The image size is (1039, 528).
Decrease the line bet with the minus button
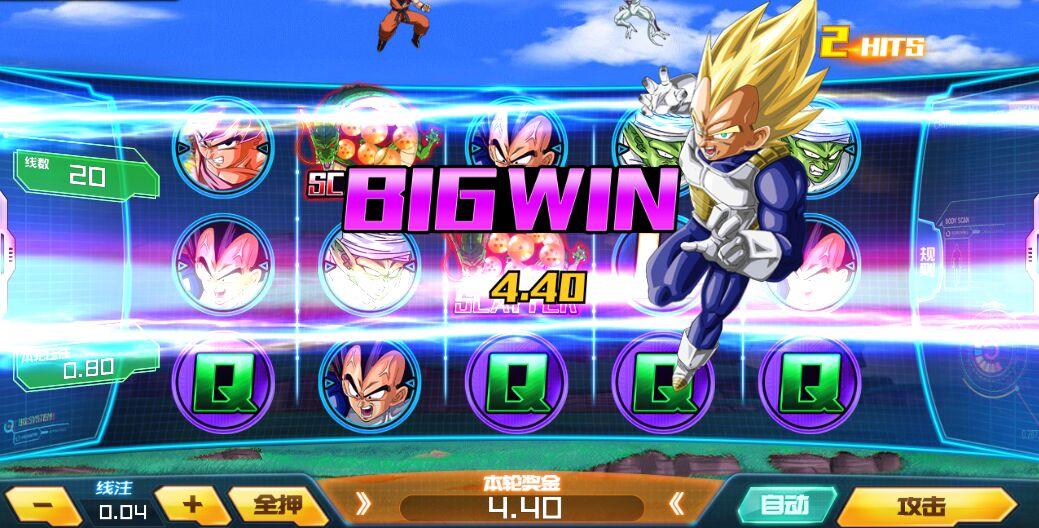tap(42, 506)
